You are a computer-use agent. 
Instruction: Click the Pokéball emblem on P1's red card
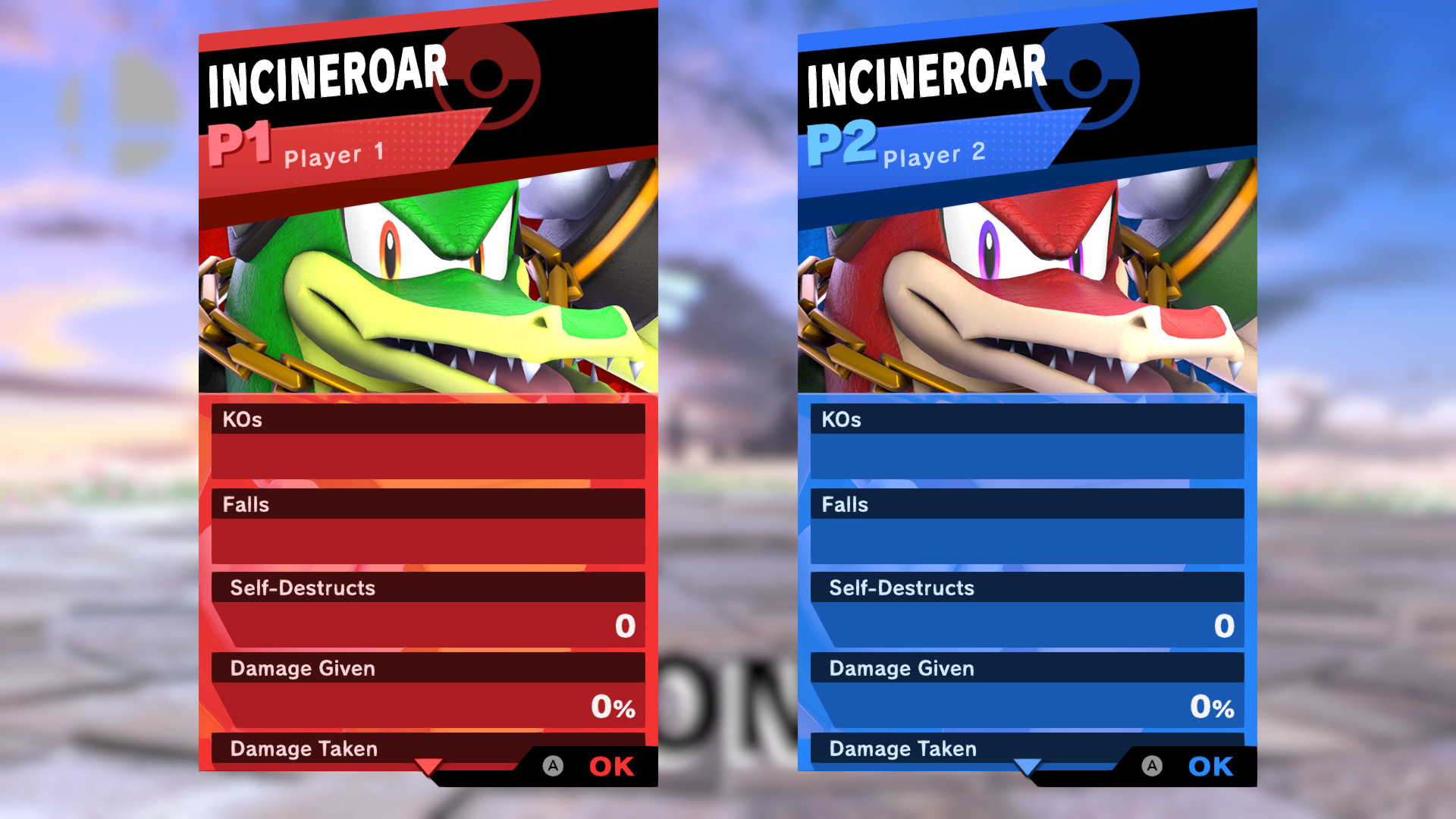tap(485, 76)
